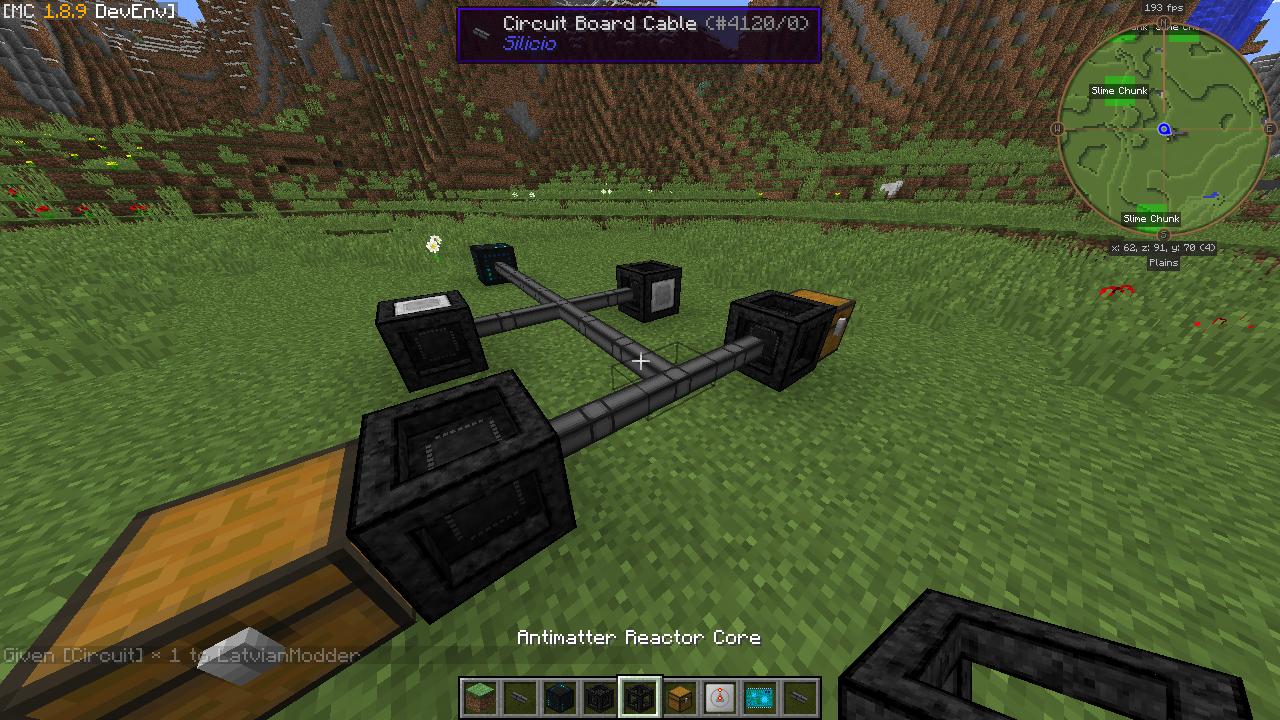Select the highlighted Antimatter Reactor Core slot
The image size is (1280, 720).
click(640, 697)
